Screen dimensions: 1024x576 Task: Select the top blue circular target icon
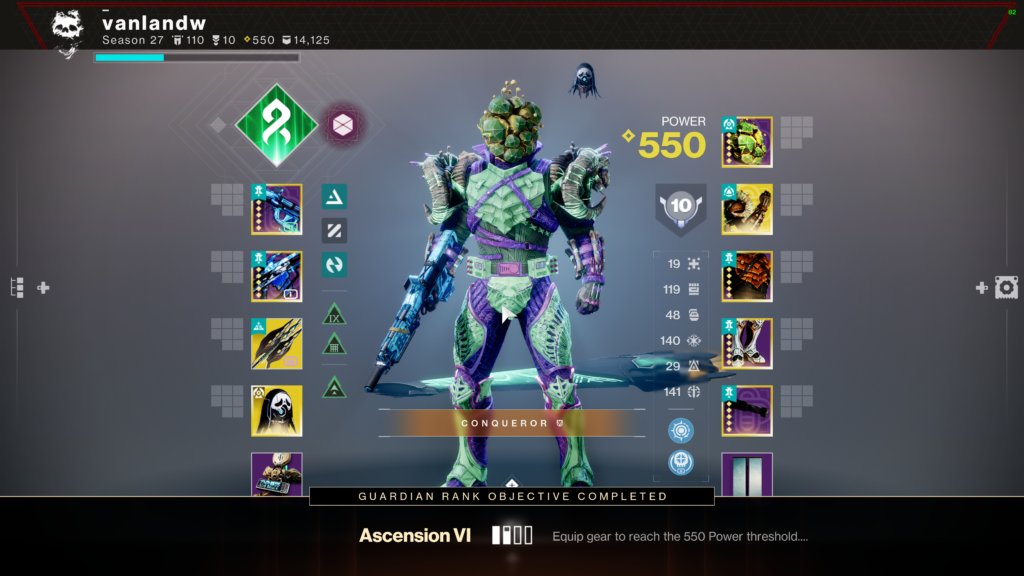pos(680,431)
